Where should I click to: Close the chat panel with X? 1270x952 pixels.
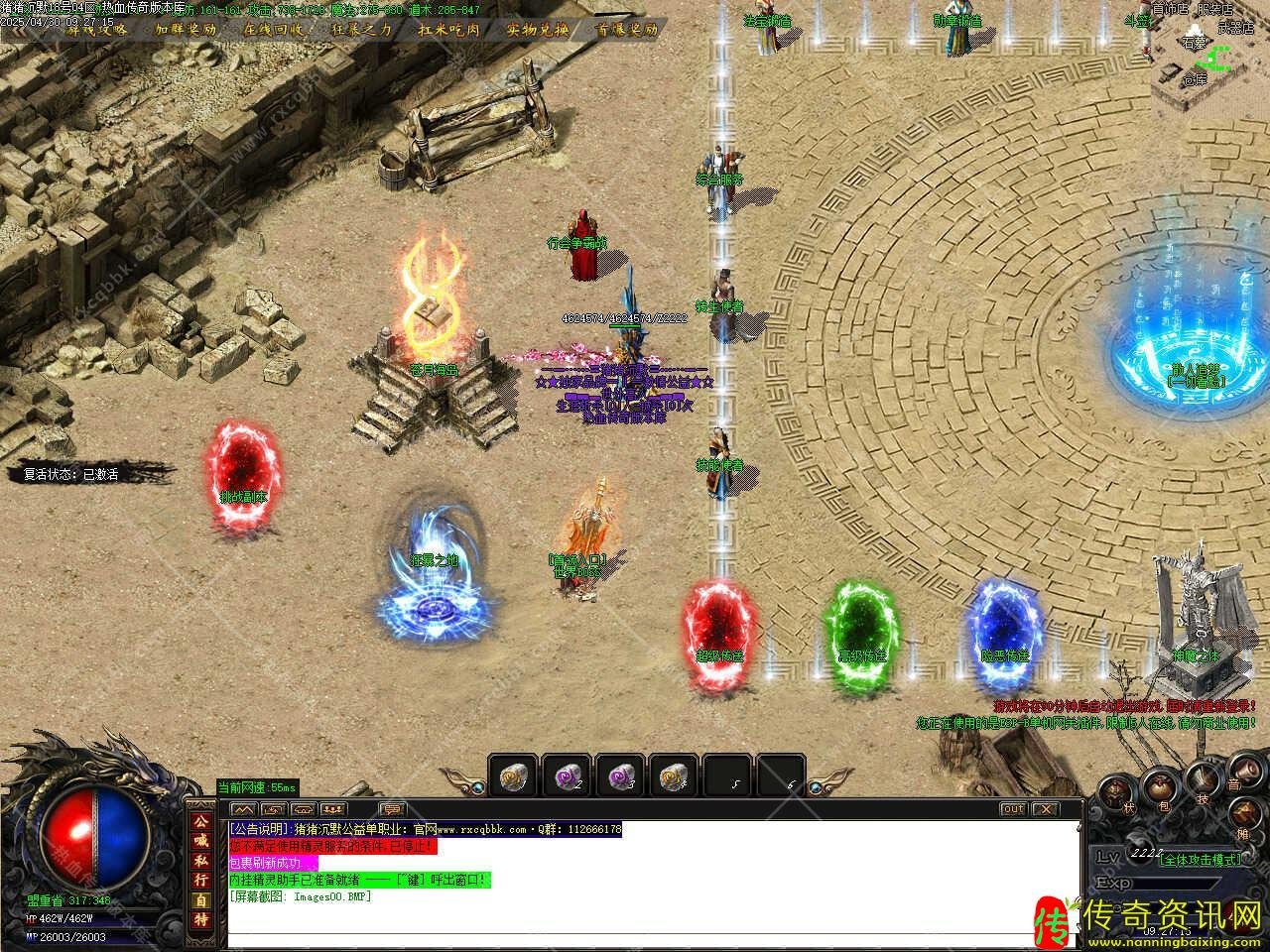coord(1046,809)
